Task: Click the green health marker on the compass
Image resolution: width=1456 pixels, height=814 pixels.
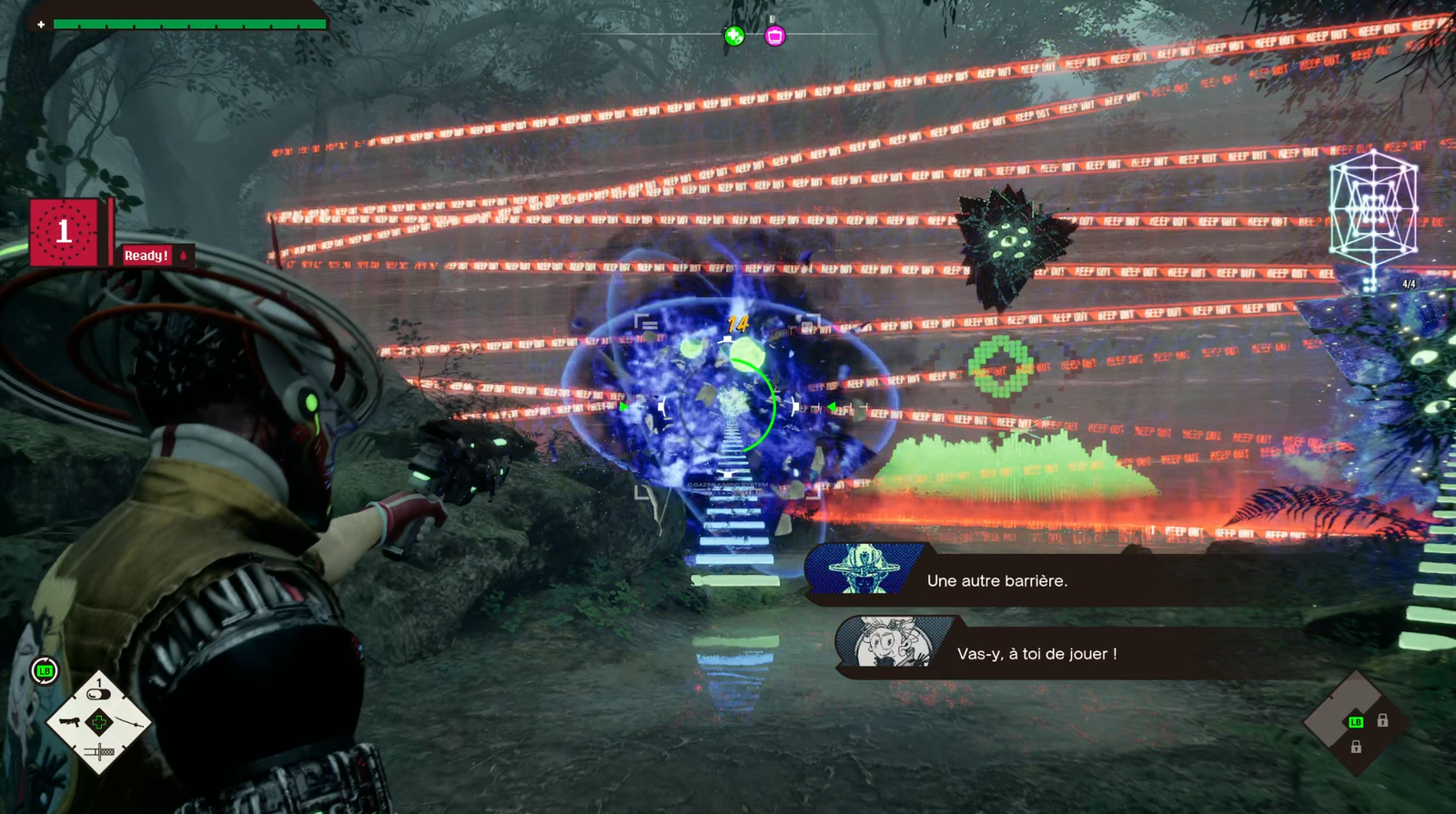Action: click(733, 35)
